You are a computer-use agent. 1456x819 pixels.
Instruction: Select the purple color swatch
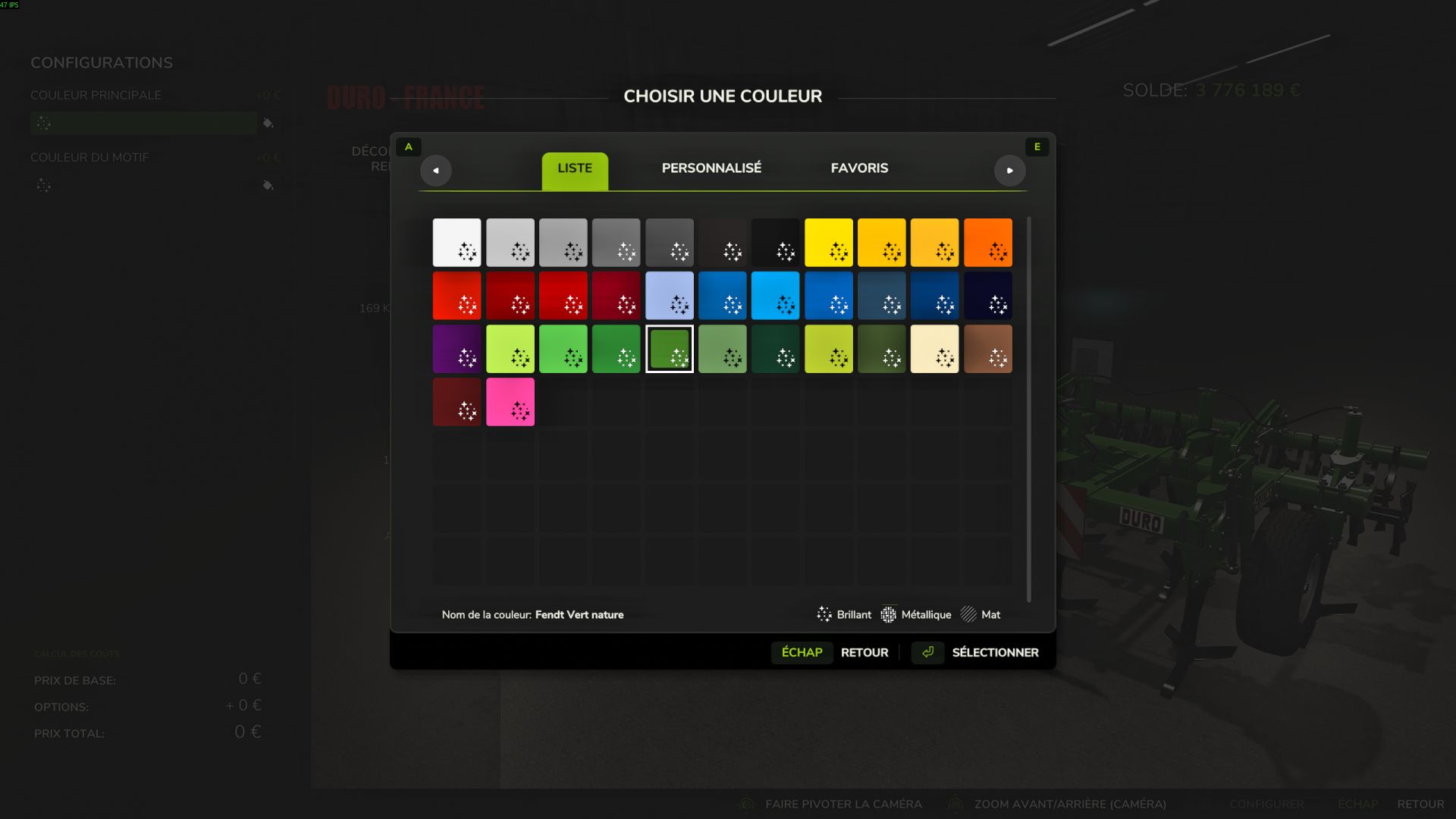click(457, 349)
